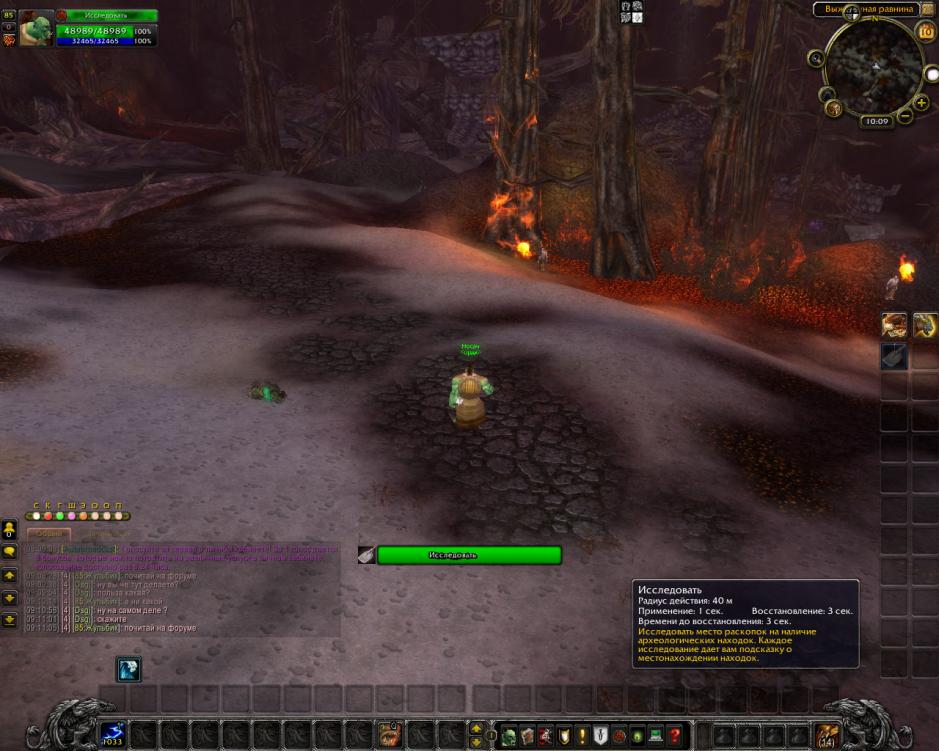Open the minimap tracking magnifier button
The image size is (939, 751).
pyautogui.click(x=817, y=59)
